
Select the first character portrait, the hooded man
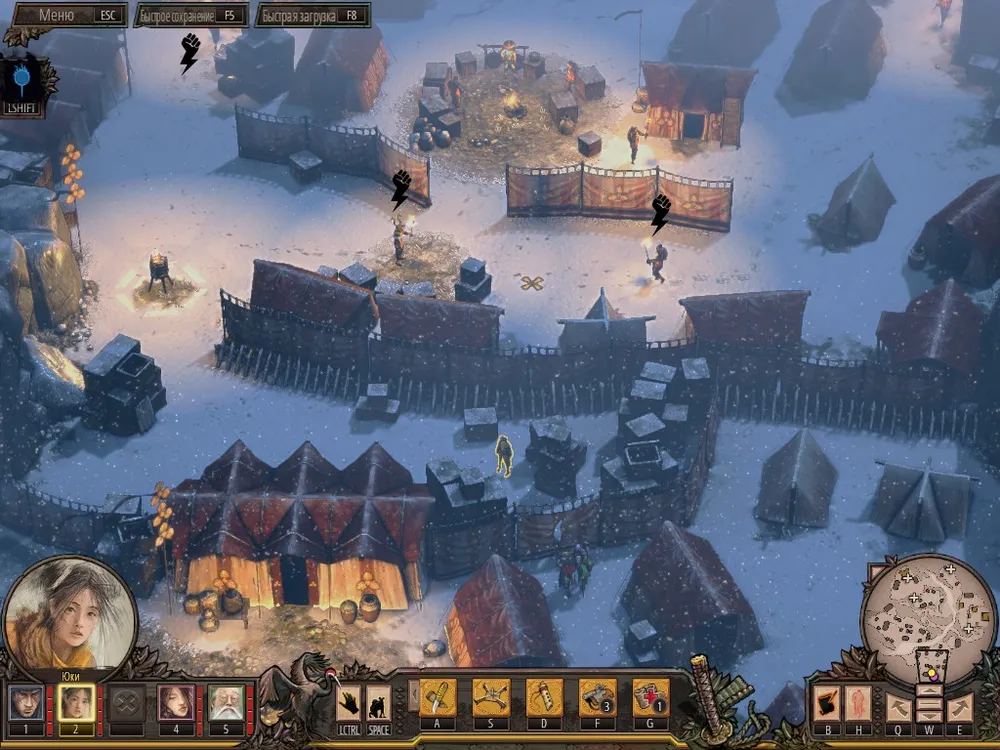(x=25, y=703)
